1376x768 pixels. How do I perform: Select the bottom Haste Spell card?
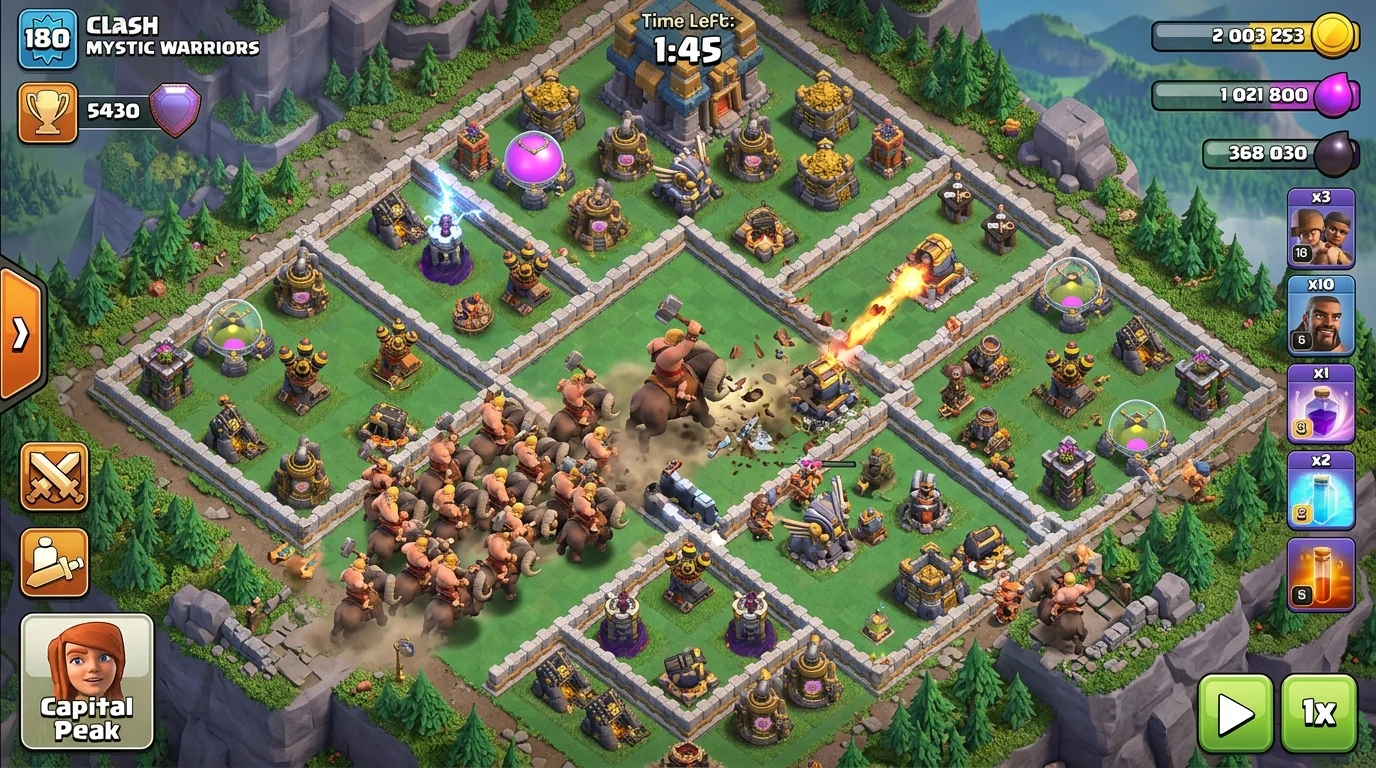coord(1322,580)
